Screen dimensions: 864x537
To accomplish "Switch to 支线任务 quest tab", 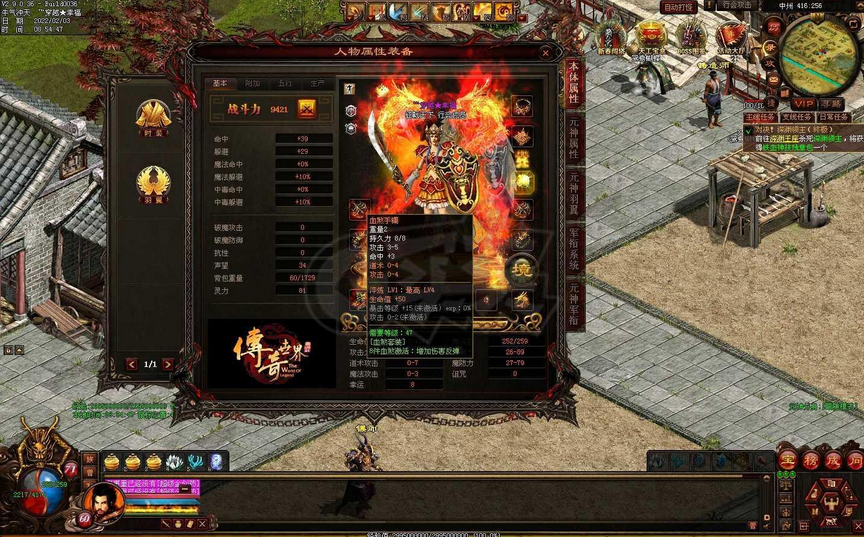I will click(x=798, y=117).
